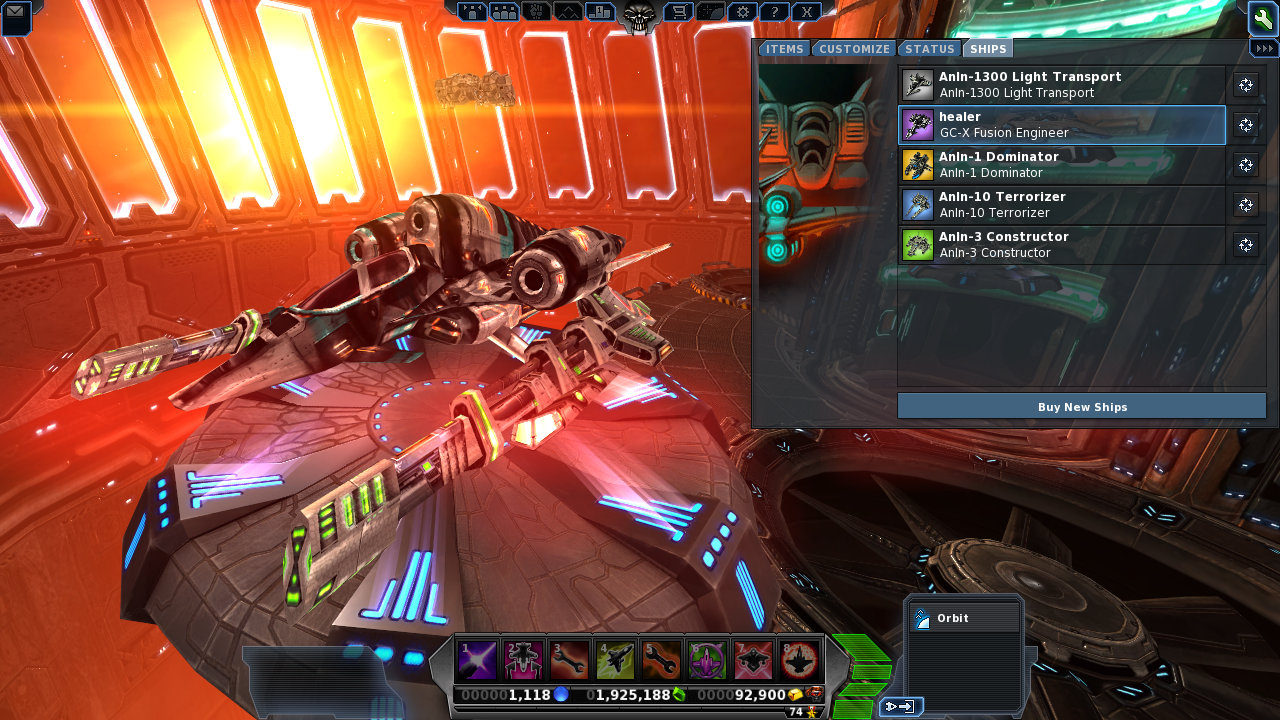
Task: Switch to the Items tab
Action: point(785,49)
